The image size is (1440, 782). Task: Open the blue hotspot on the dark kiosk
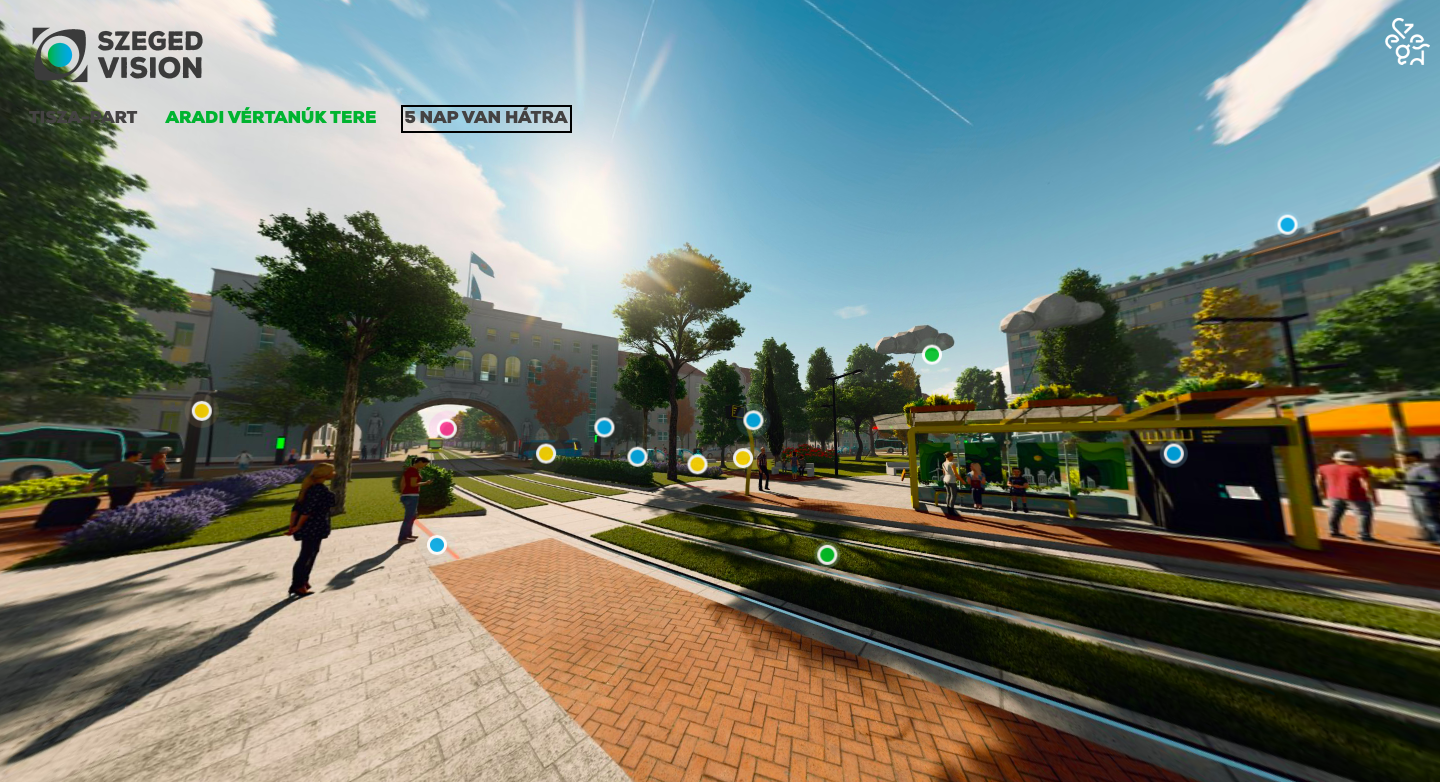click(1174, 453)
